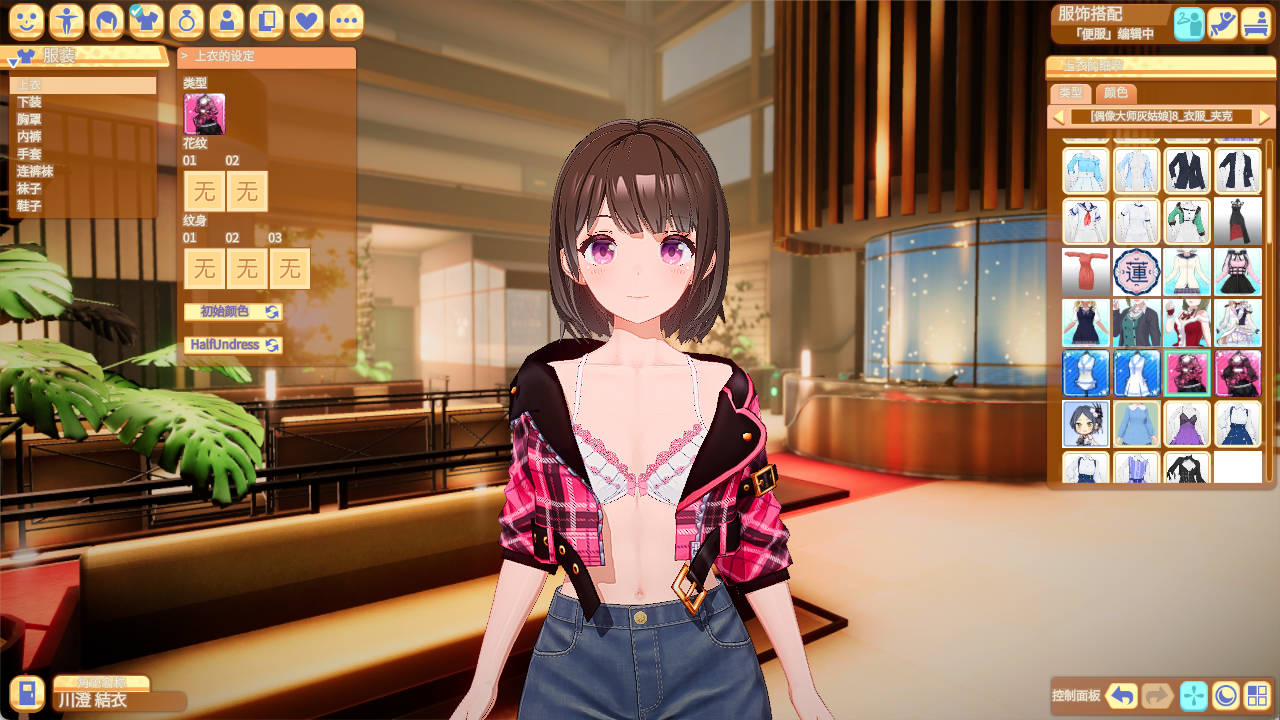Click the right arrow beside outfit name dropdown
The height and width of the screenshot is (720, 1280).
(1266, 115)
